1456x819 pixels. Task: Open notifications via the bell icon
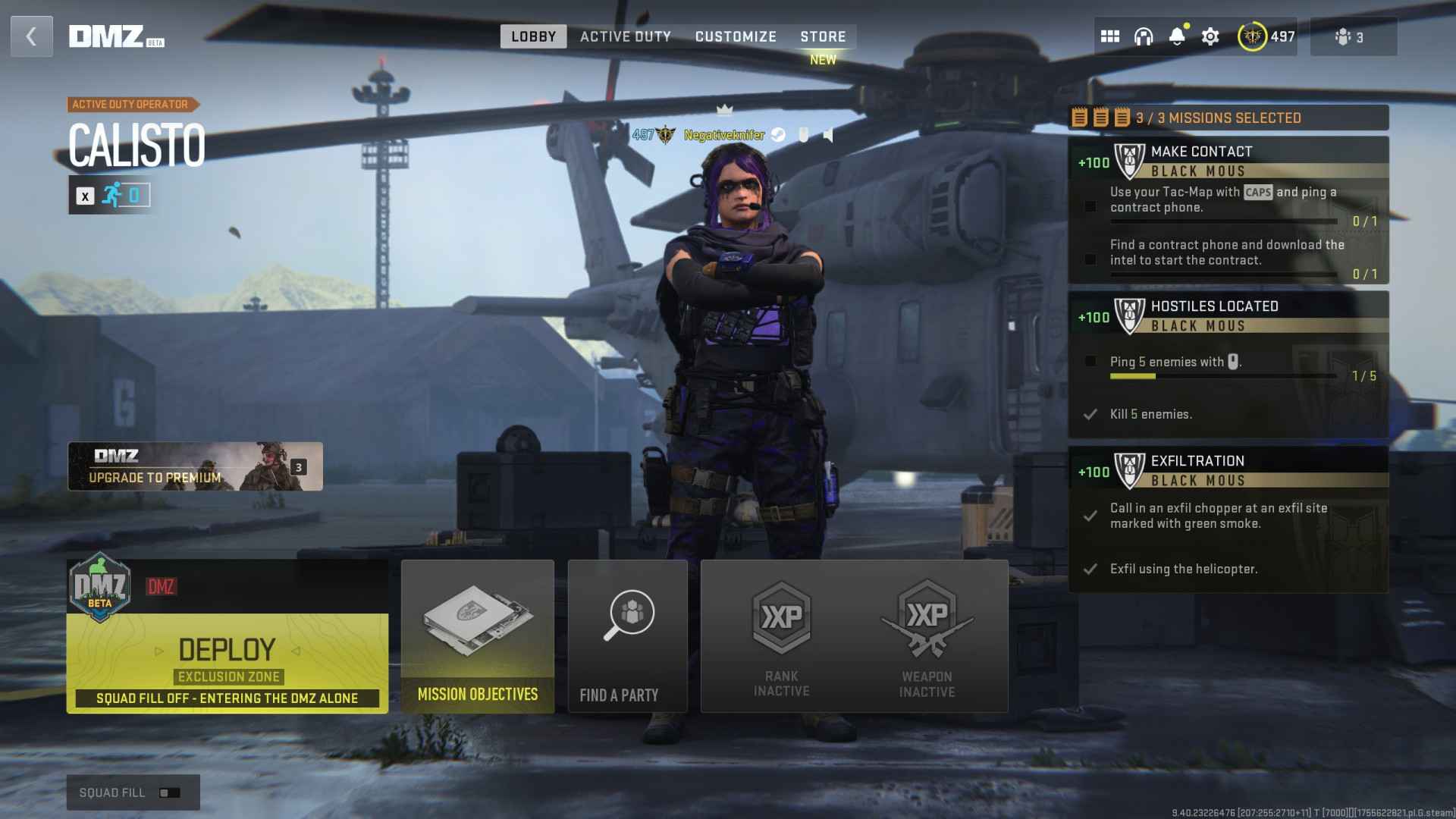tap(1177, 36)
